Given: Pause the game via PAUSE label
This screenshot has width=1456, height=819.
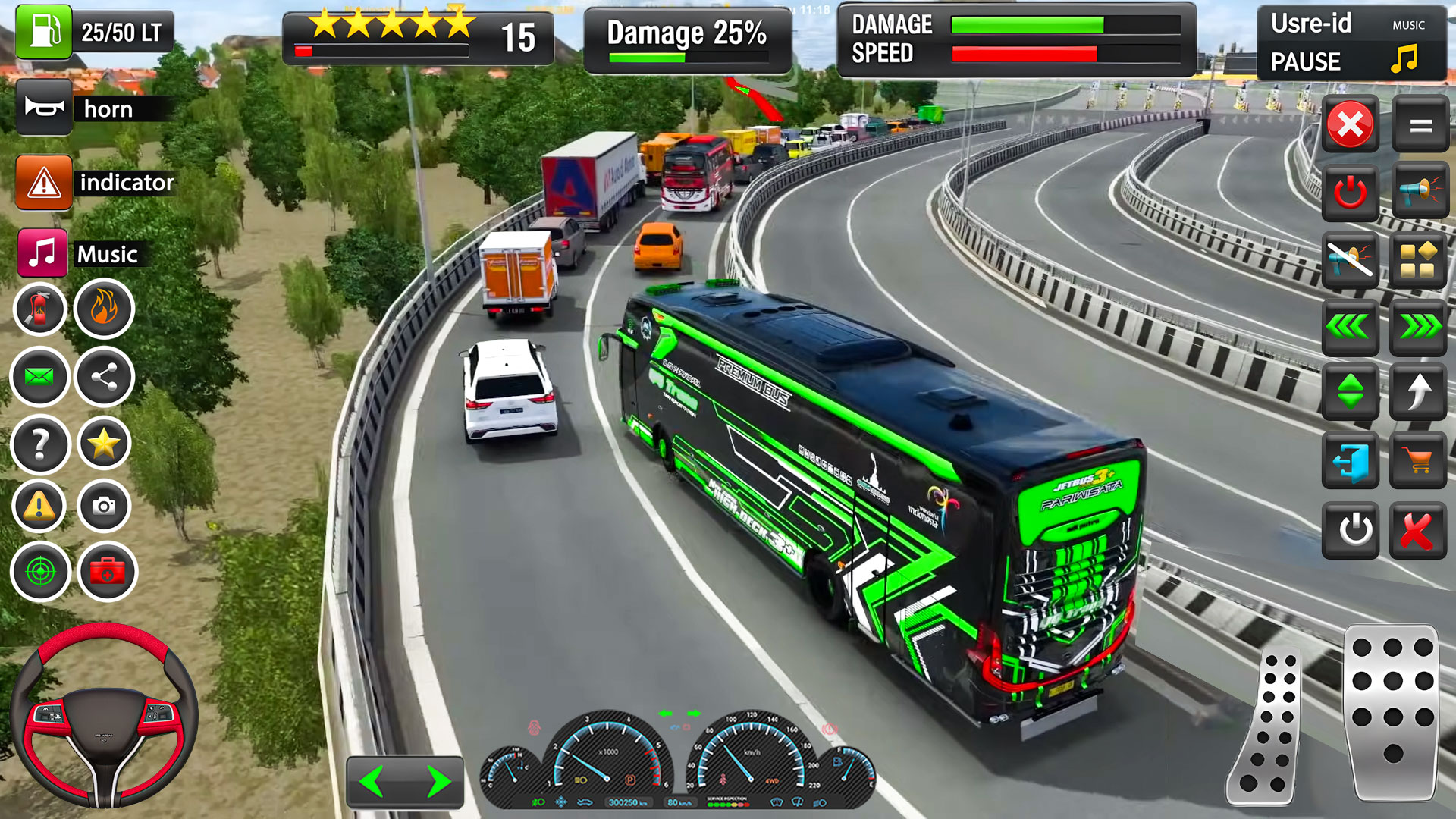Looking at the screenshot, I should coord(1305,61).
